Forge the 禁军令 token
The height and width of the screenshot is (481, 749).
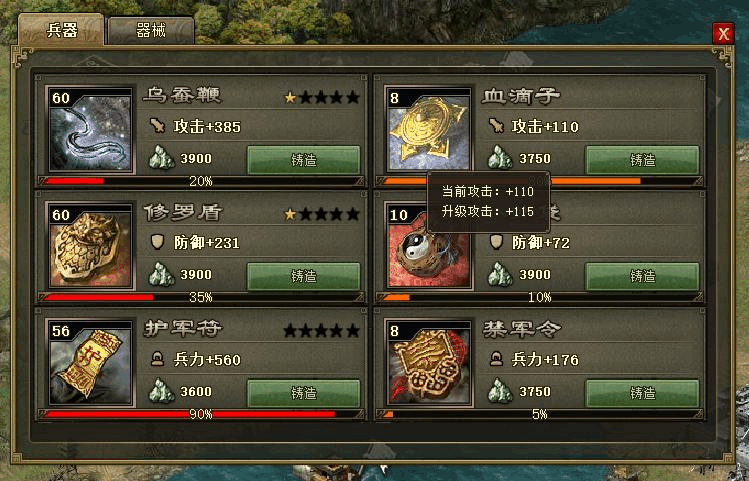[x=642, y=392]
